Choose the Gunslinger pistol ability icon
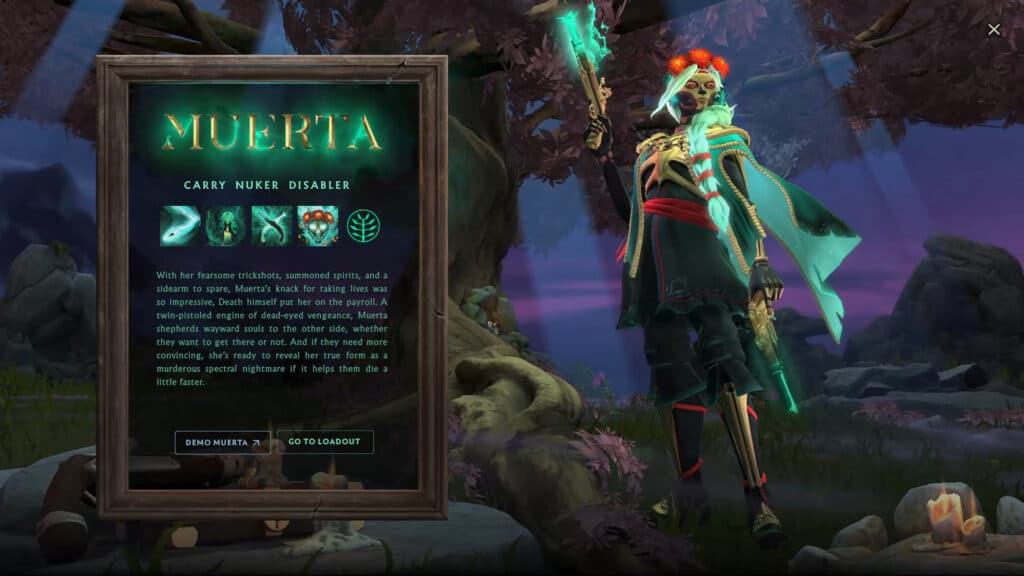Viewport: 1024px width, 576px height. point(272,225)
